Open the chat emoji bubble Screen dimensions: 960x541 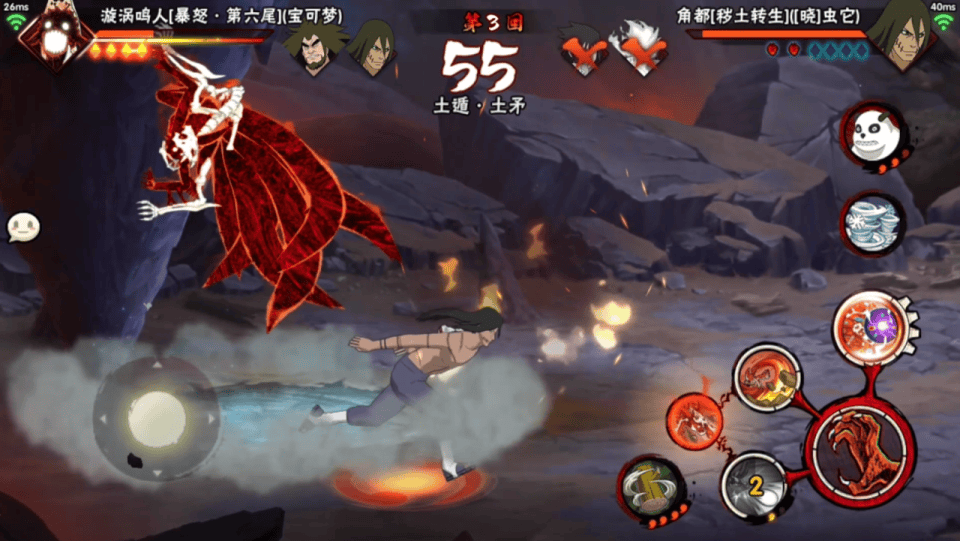click(22, 227)
